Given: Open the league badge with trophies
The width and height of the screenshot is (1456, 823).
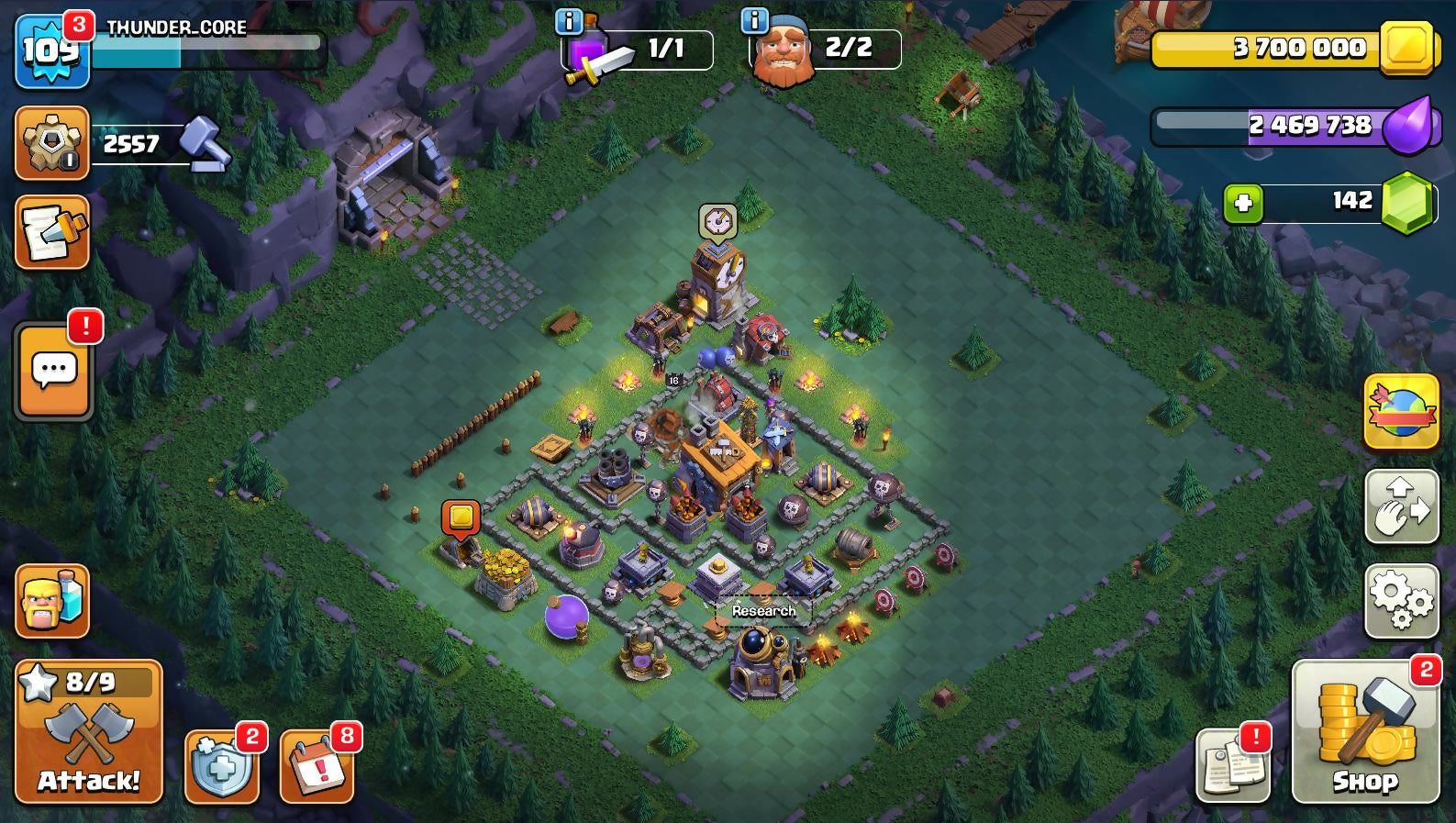Looking at the screenshot, I should (52, 143).
